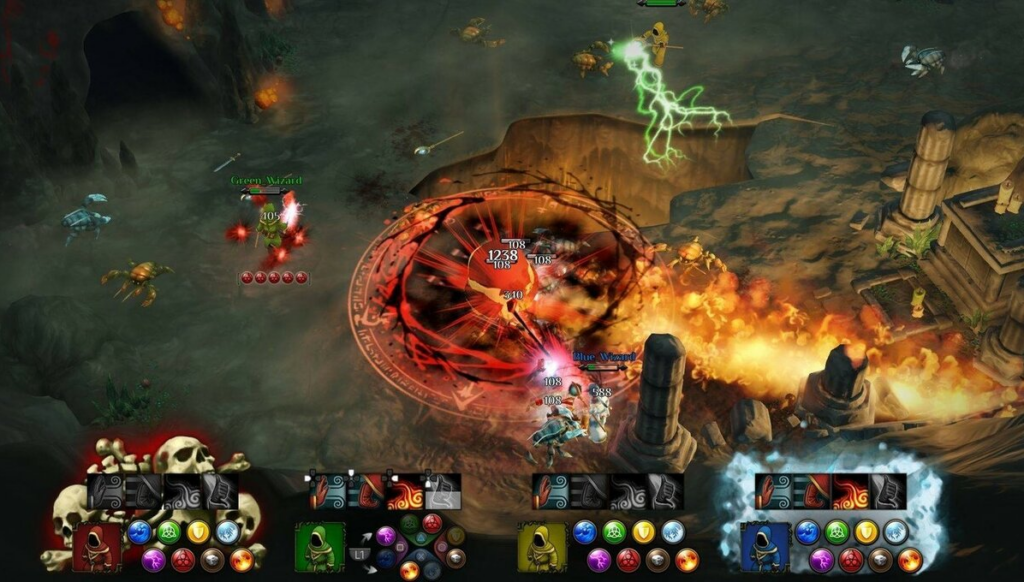The height and width of the screenshot is (582, 1024).
Task: Click the blue wizard's hooded portrait
Action: click(x=765, y=547)
